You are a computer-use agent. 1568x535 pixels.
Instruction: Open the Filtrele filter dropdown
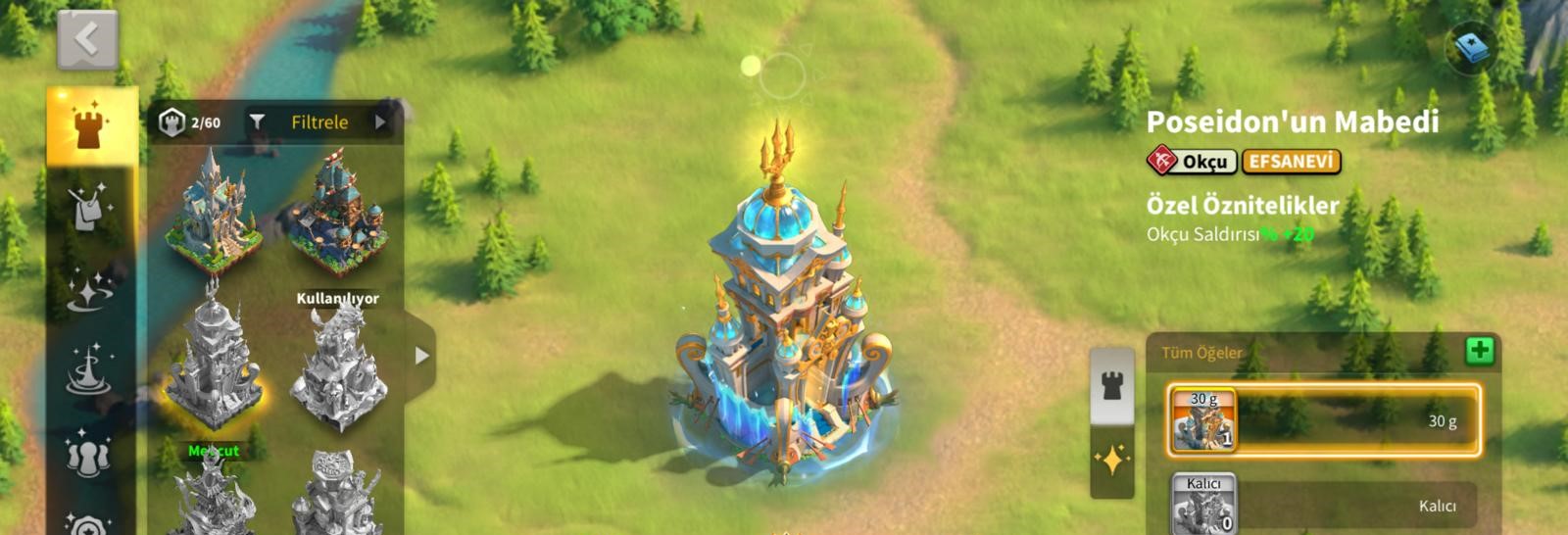click(x=319, y=122)
